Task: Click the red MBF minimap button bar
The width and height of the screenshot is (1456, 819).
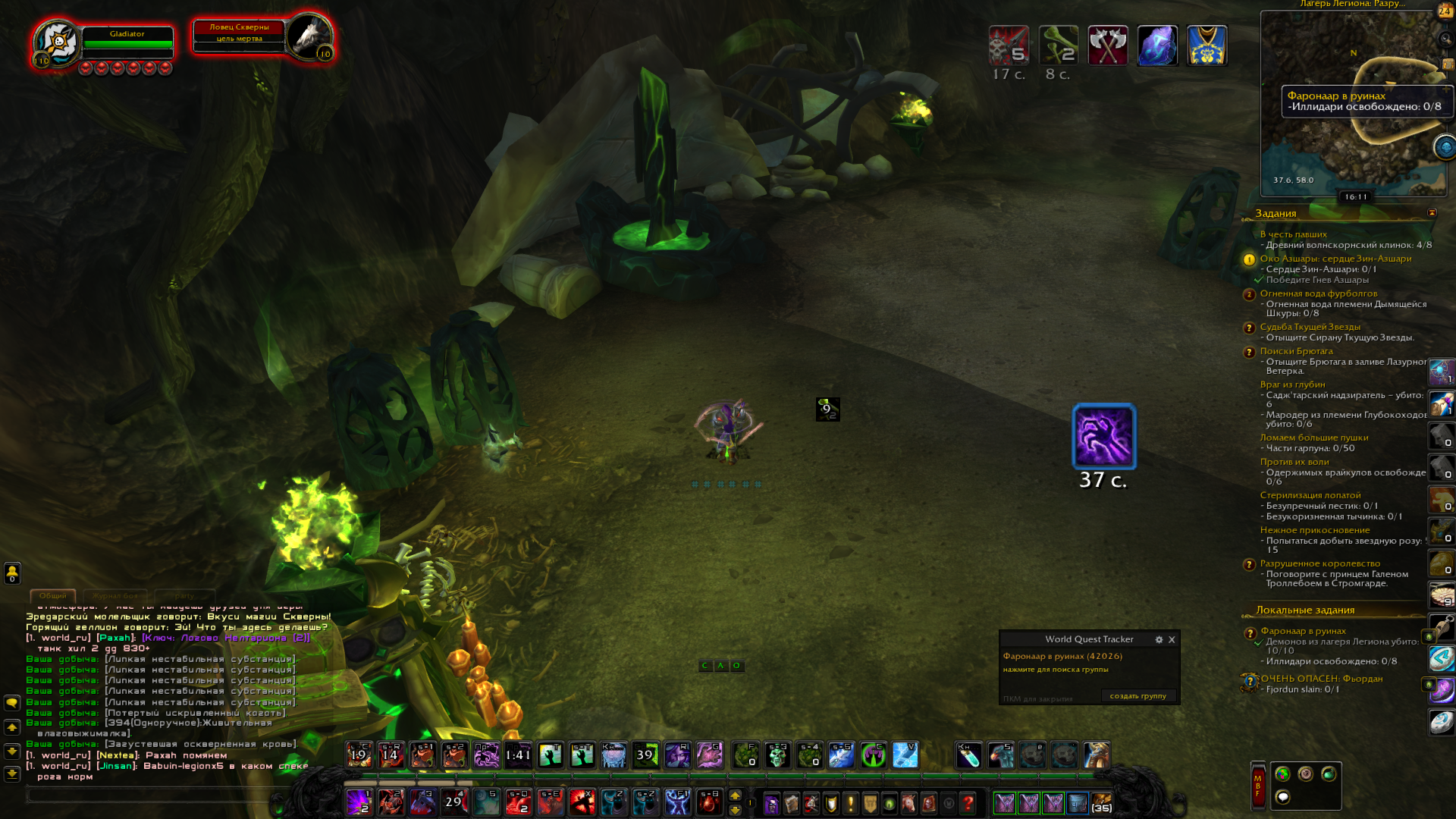Action: click(1258, 785)
